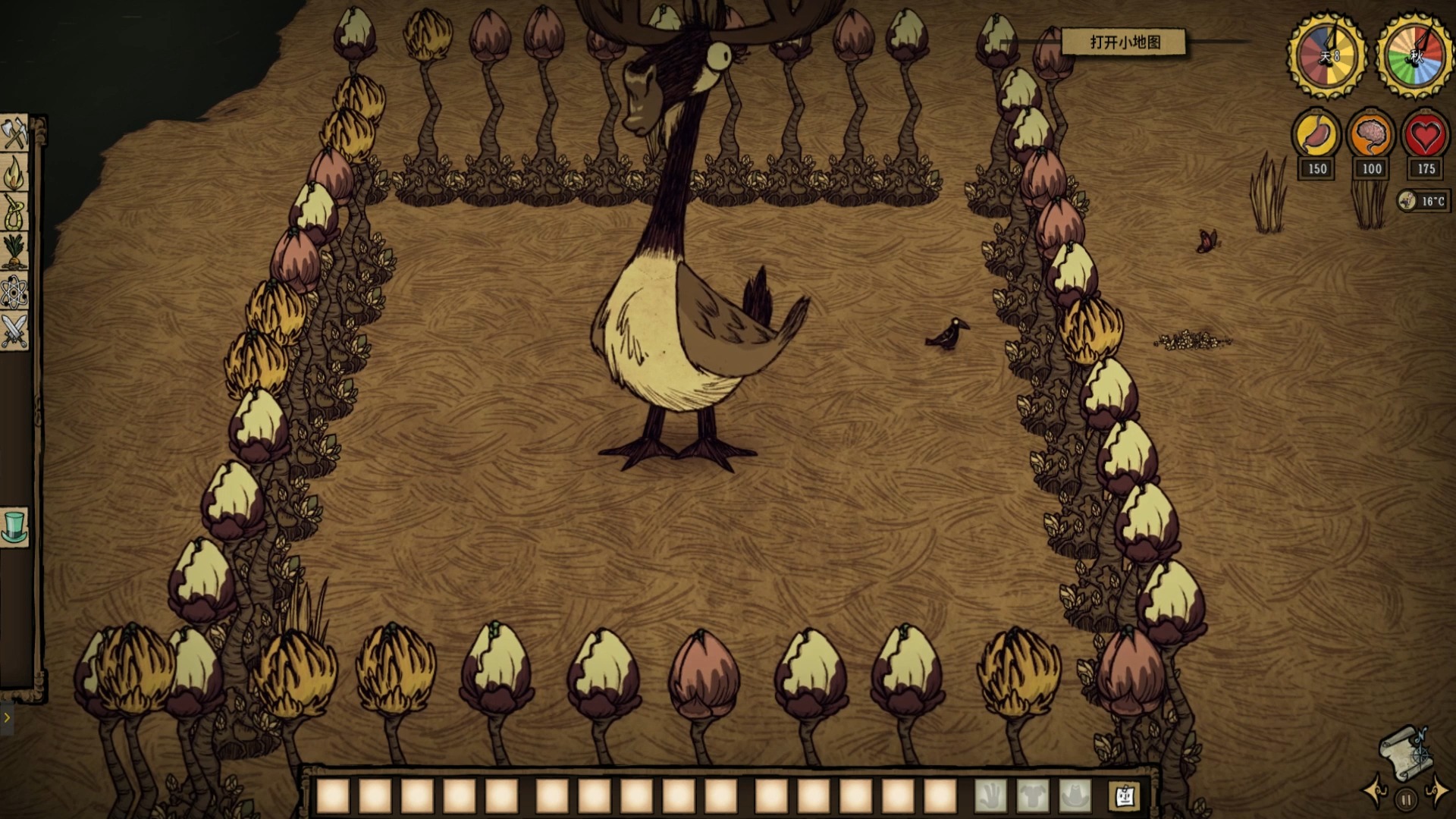
Task: Select the body equipment slot (shirt outline)
Action: 1033,796
